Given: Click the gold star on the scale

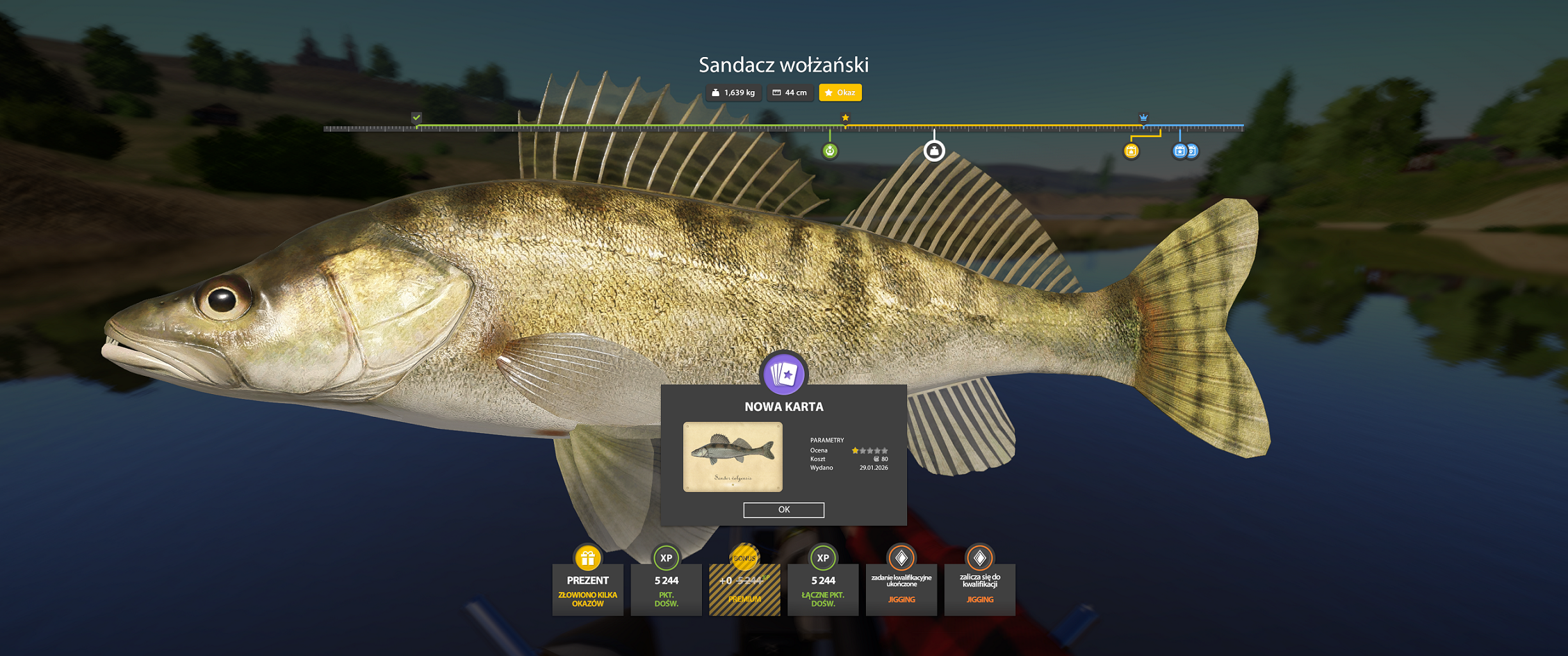Looking at the screenshot, I should (845, 118).
